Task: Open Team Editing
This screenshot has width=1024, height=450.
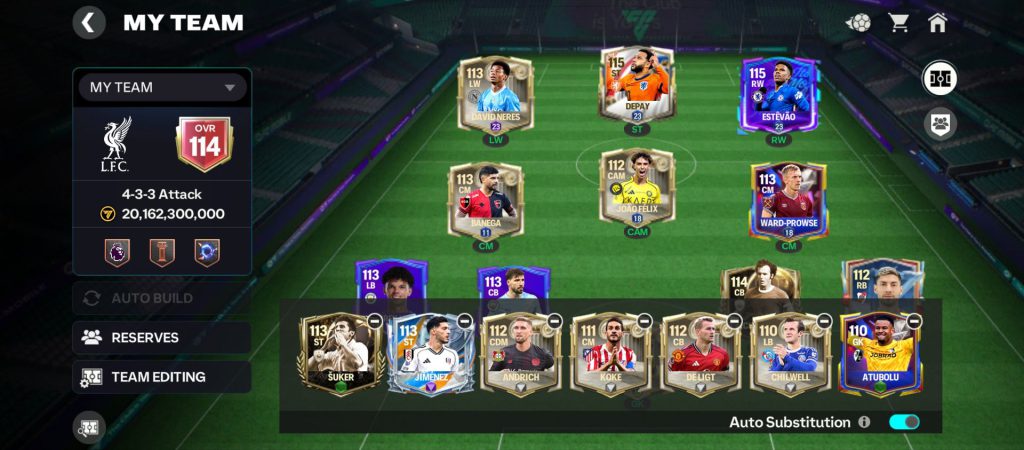Action: pos(161,377)
